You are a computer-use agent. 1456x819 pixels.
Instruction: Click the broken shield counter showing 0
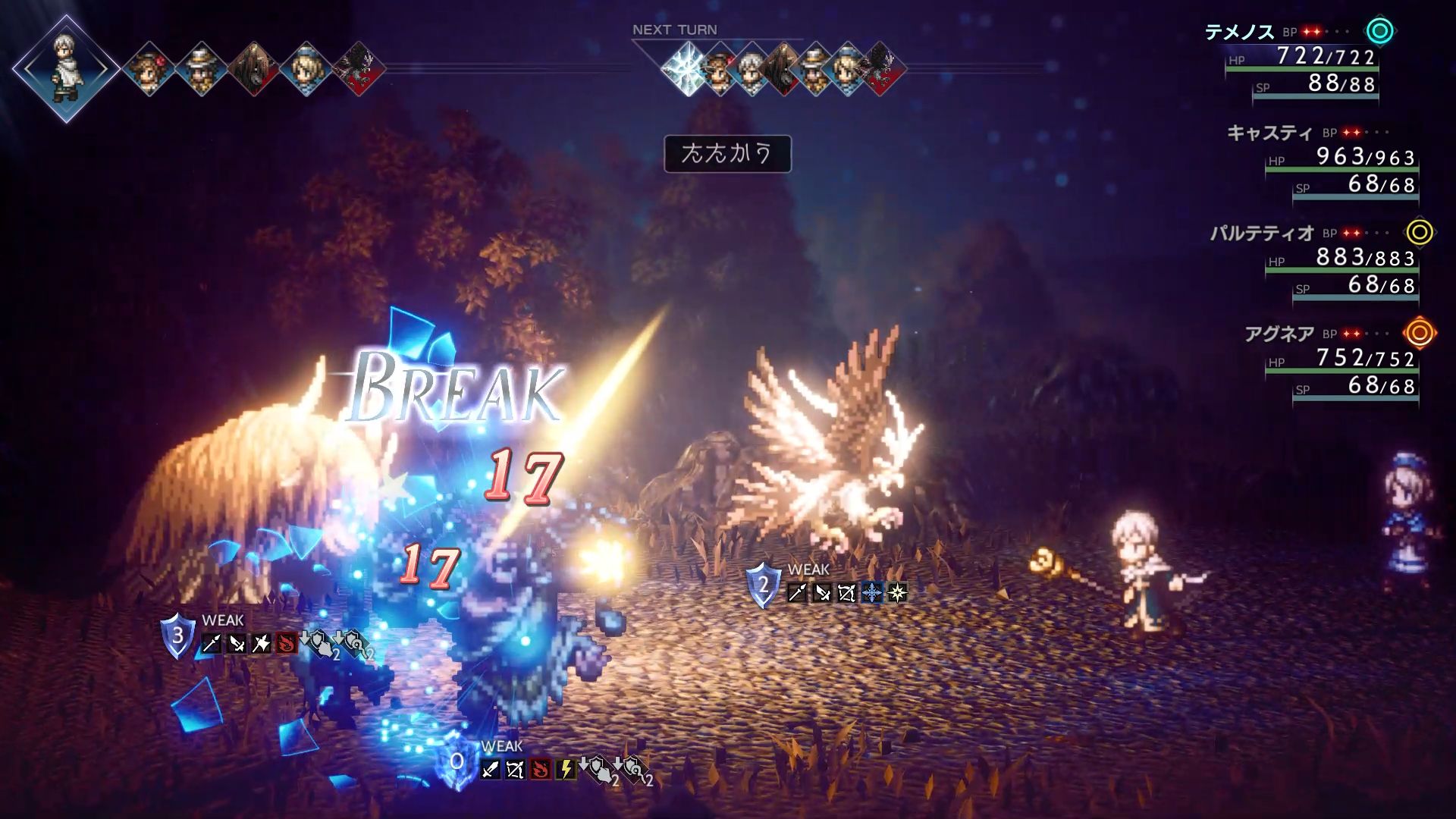pyautogui.click(x=457, y=761)
